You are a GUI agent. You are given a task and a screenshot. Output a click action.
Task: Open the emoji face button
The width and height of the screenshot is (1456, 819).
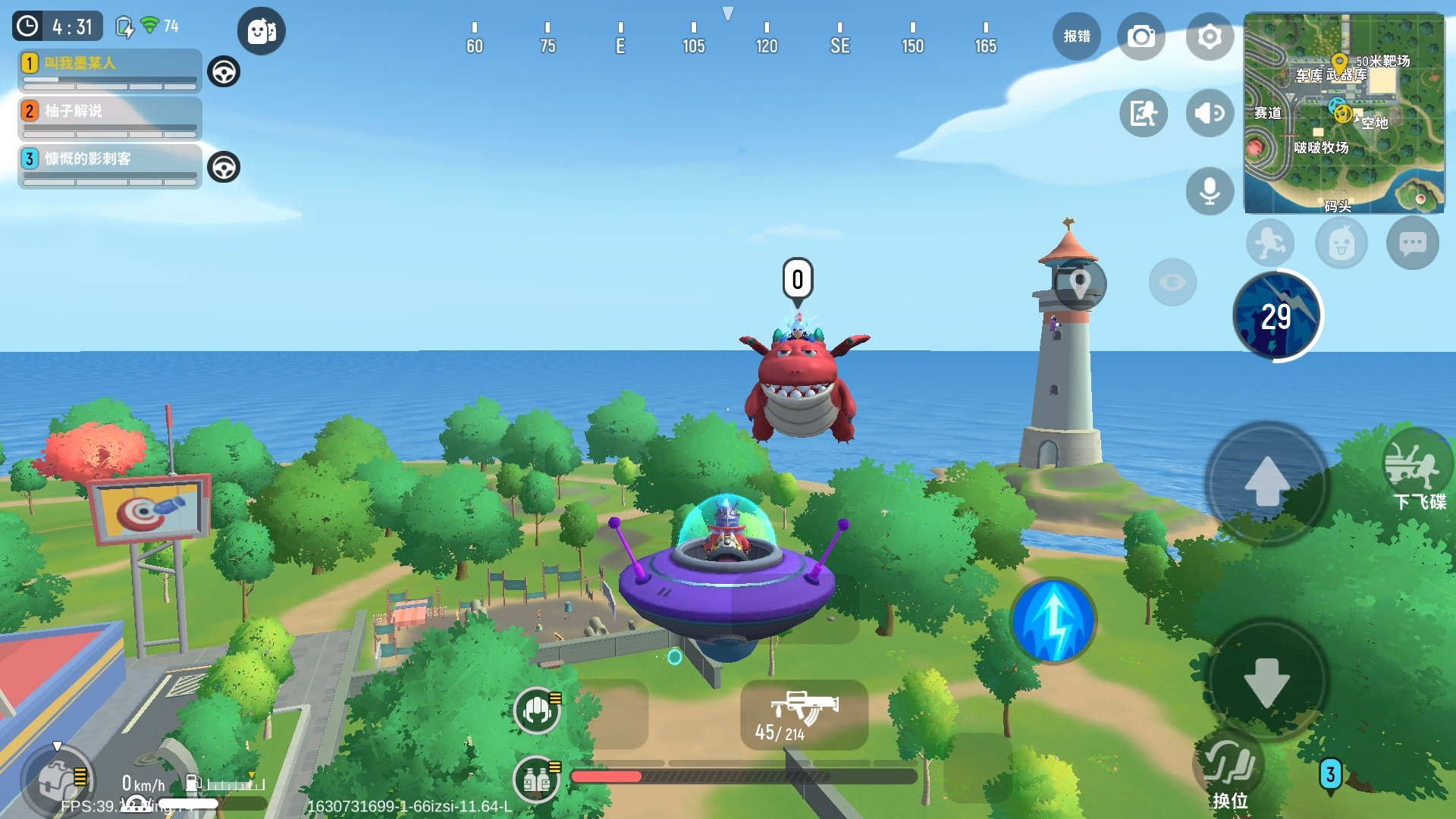(x=1341, y=244)
